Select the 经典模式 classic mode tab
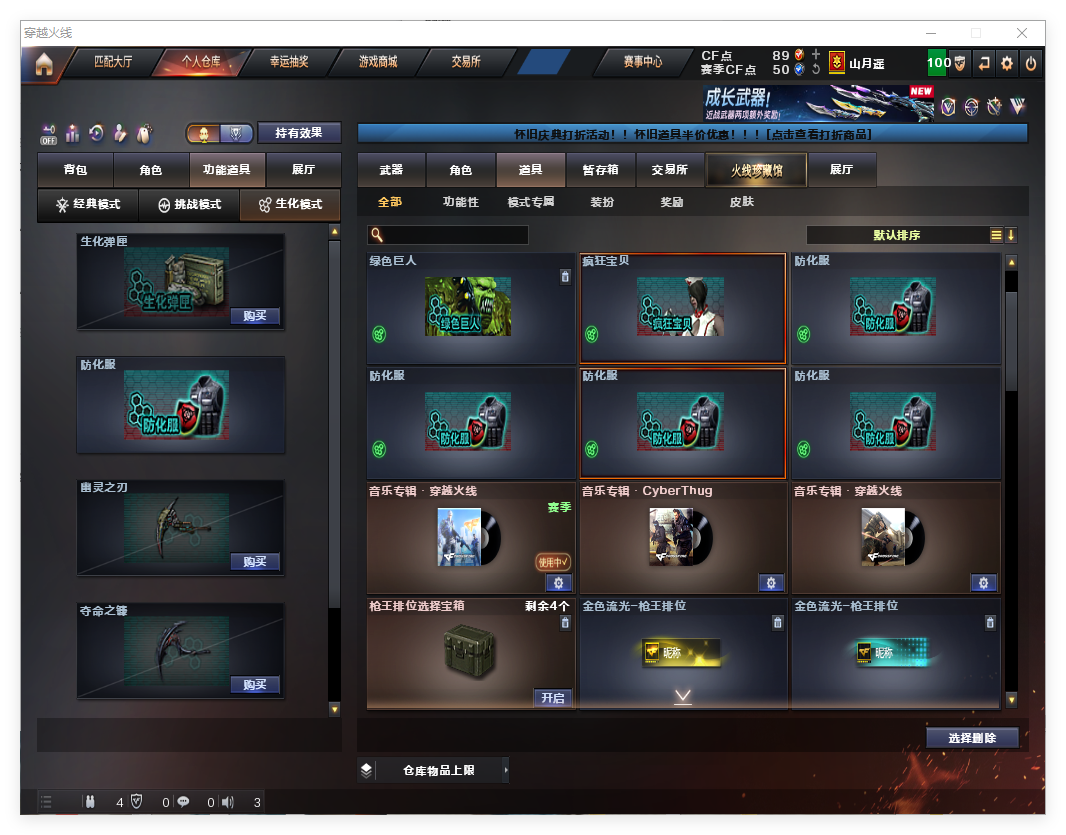The image size is (1066, 835). coord(88,205)
